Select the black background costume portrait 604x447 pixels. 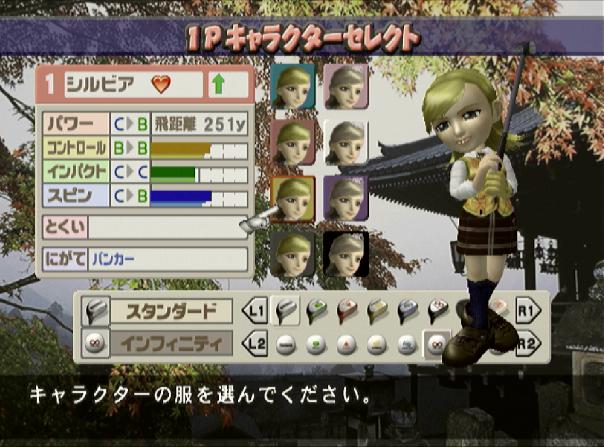[346, 253]
